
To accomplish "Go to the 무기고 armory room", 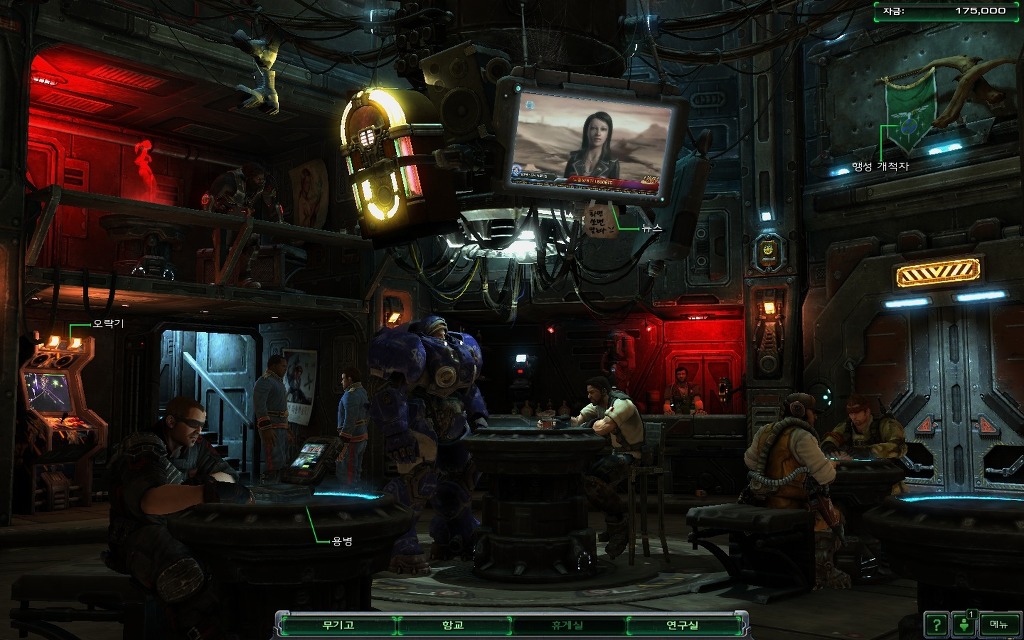I will click(338, 625).
